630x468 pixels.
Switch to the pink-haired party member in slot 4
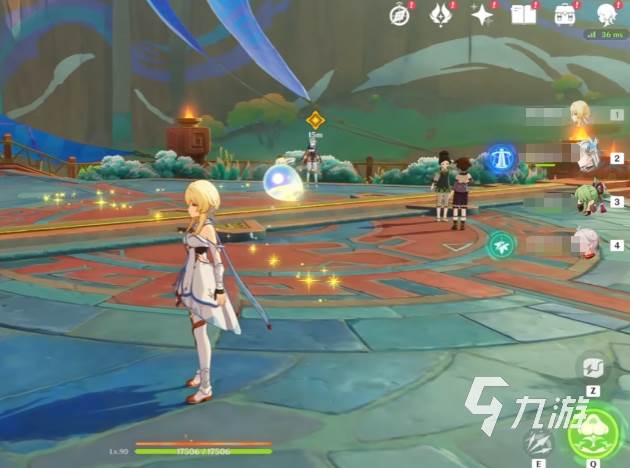[x=585, y=242]
